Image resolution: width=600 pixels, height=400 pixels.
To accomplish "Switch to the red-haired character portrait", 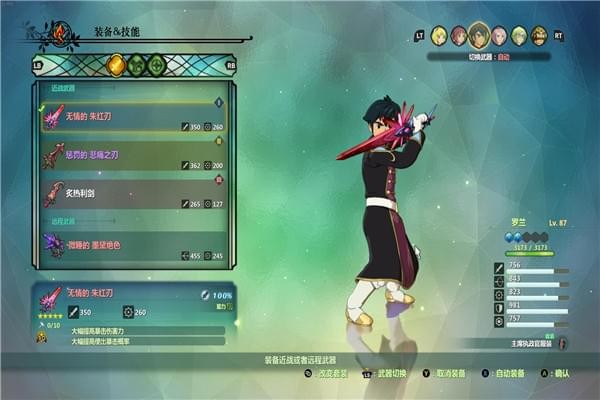I will pos(459,35).
